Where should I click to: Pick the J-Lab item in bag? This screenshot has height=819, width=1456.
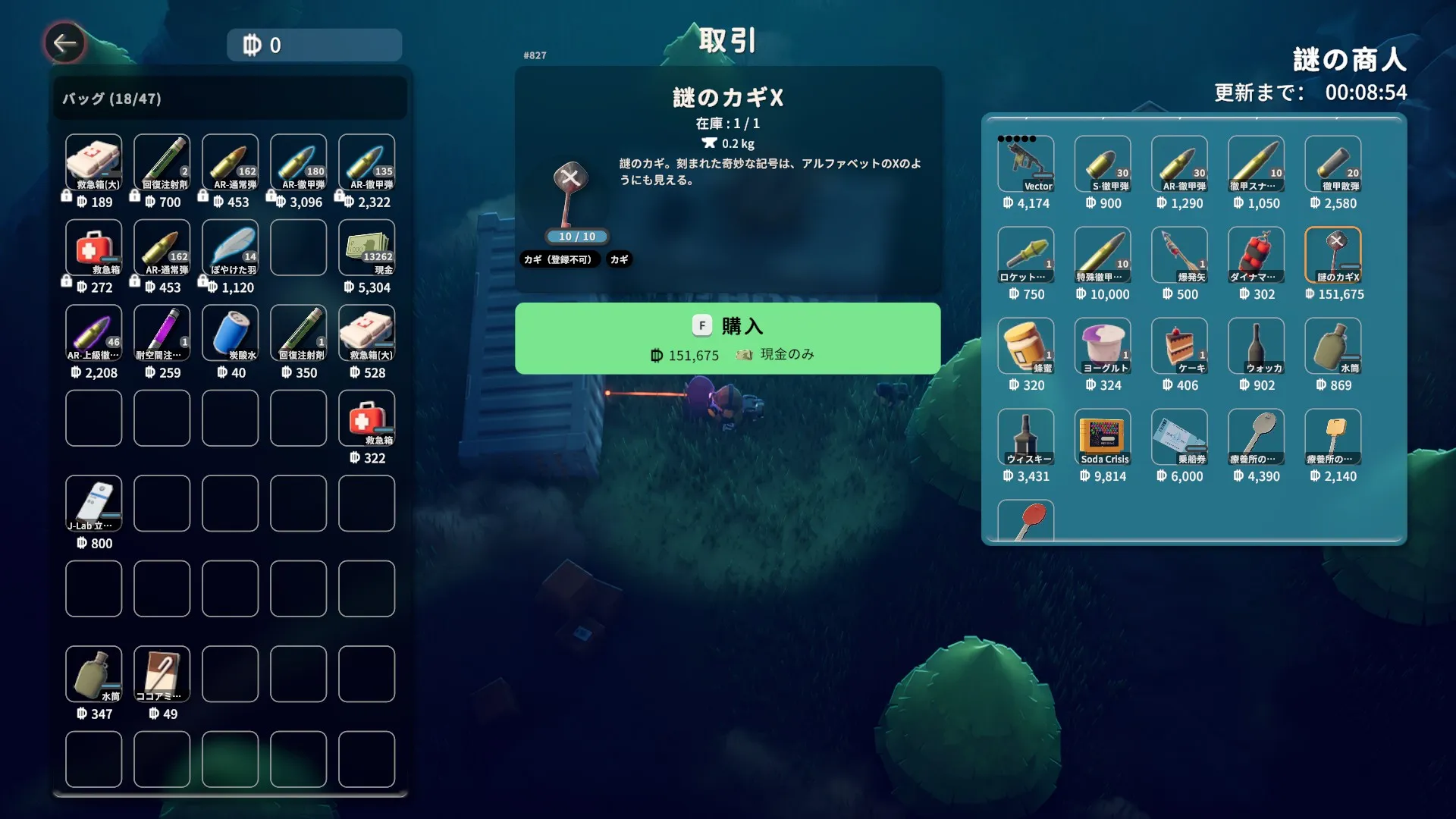click(x=93, y=504)
